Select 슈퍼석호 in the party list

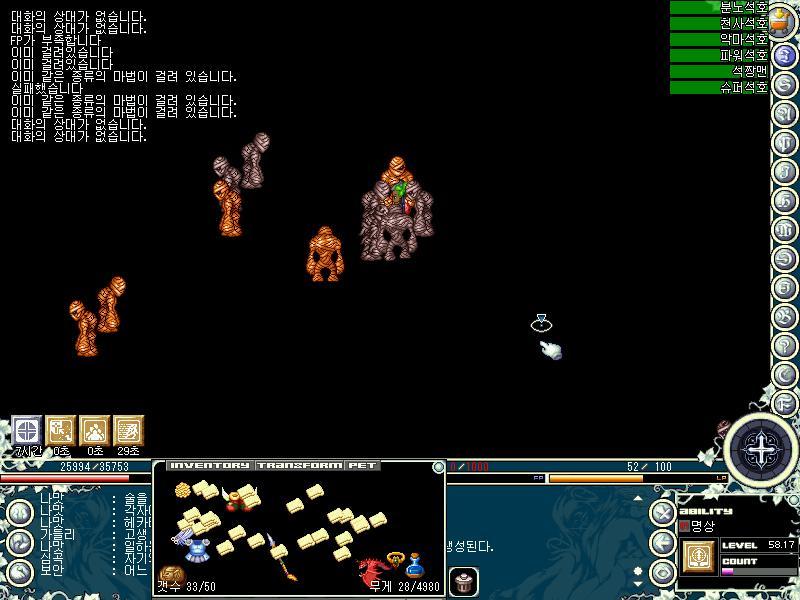pos(718,87)
